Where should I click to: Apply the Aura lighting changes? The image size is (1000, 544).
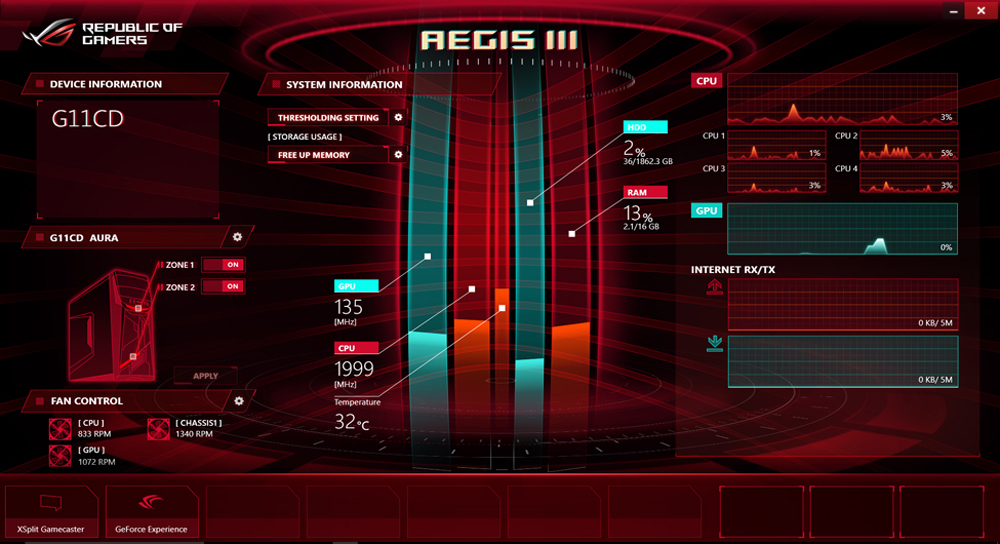click(204, 376)
